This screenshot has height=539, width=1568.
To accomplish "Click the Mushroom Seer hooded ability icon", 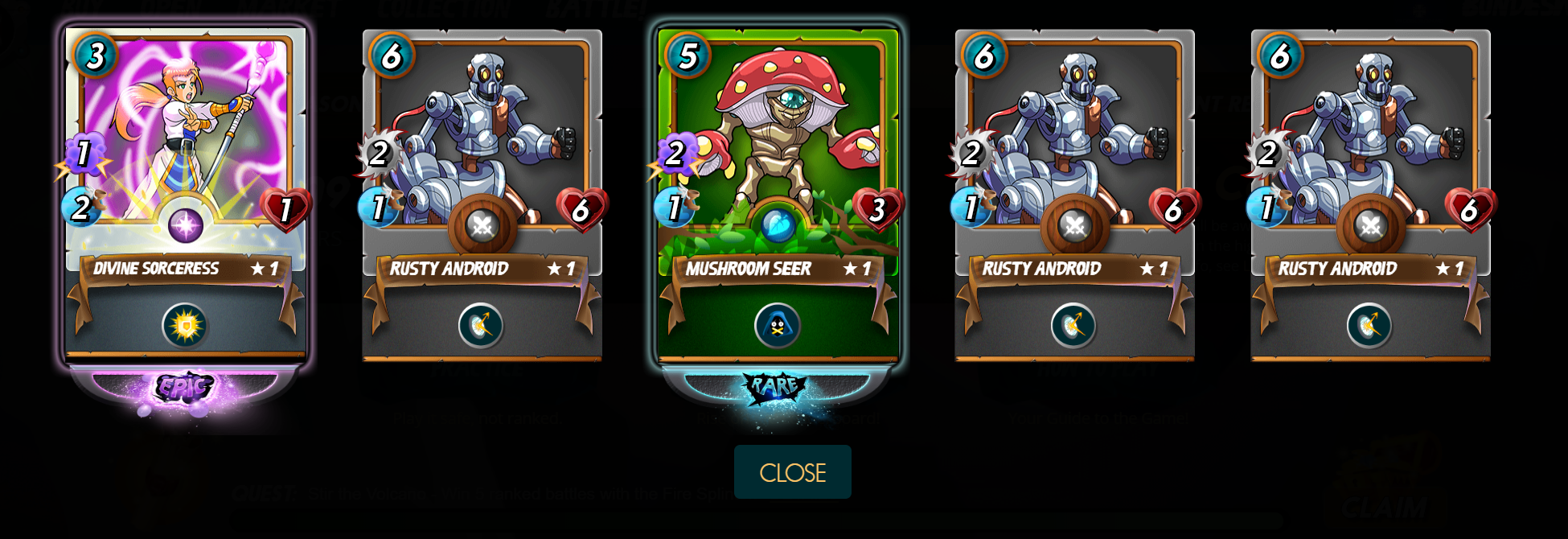I will [777, 326].
